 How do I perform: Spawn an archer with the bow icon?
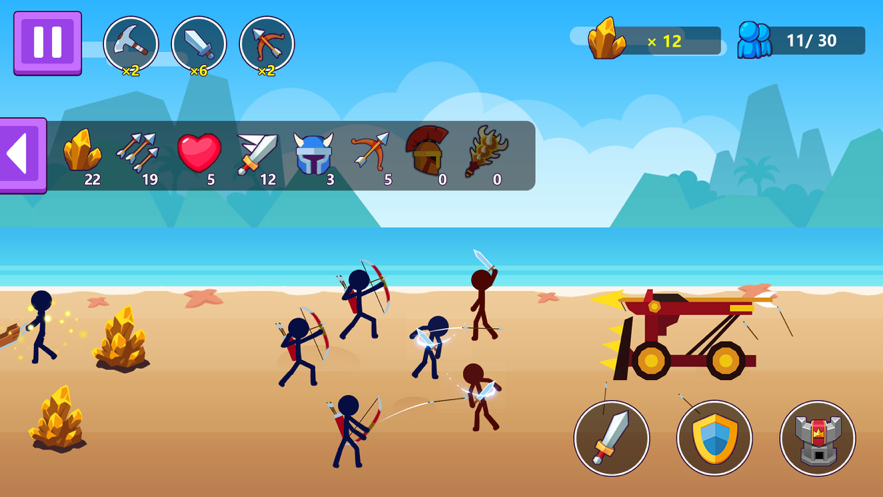pos(267,44)
